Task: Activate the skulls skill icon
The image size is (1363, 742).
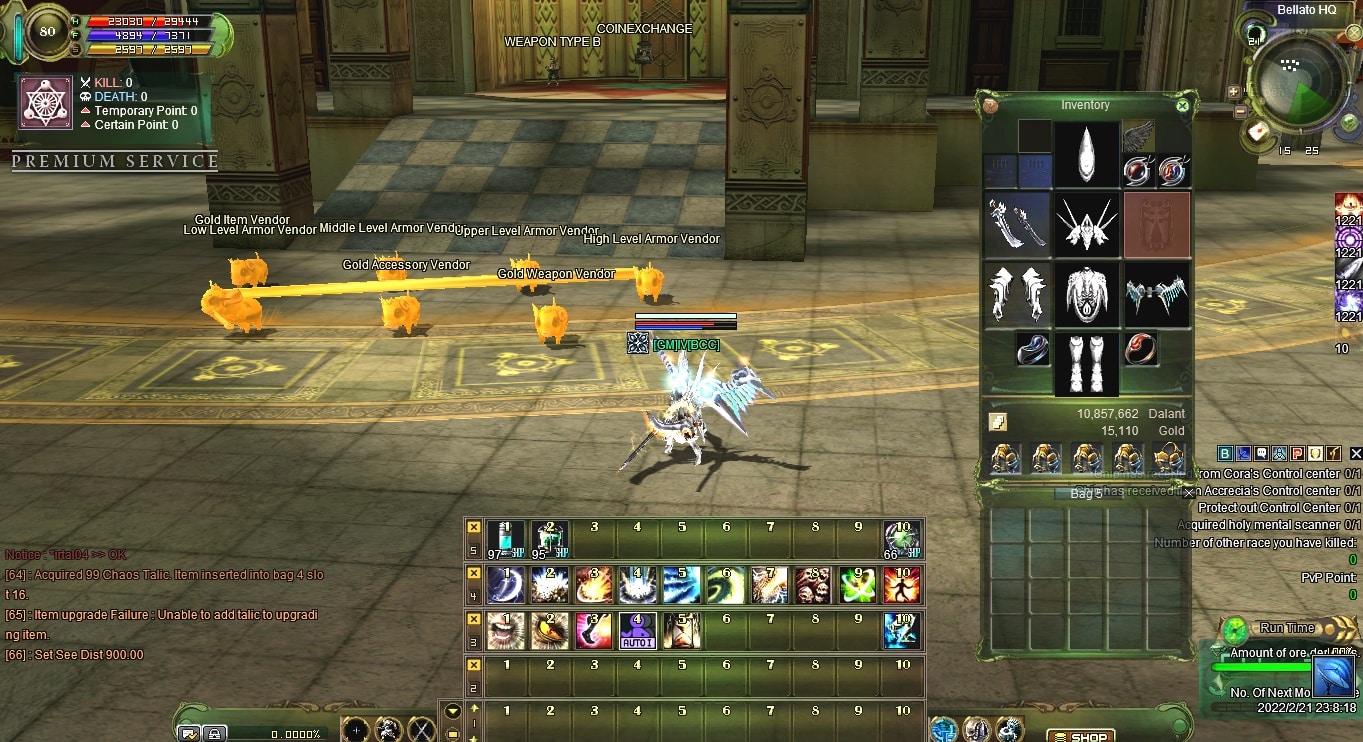Action: tap(813, 585)
